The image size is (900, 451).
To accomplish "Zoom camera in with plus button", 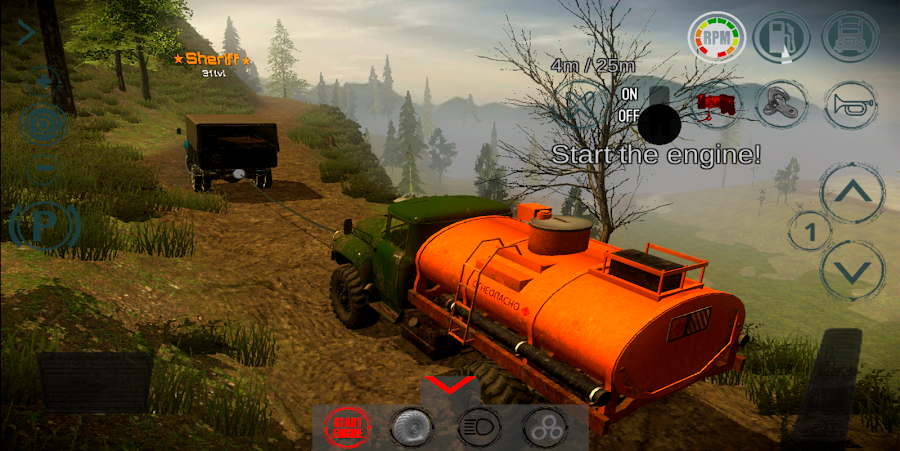I will (x=43, y=80).
